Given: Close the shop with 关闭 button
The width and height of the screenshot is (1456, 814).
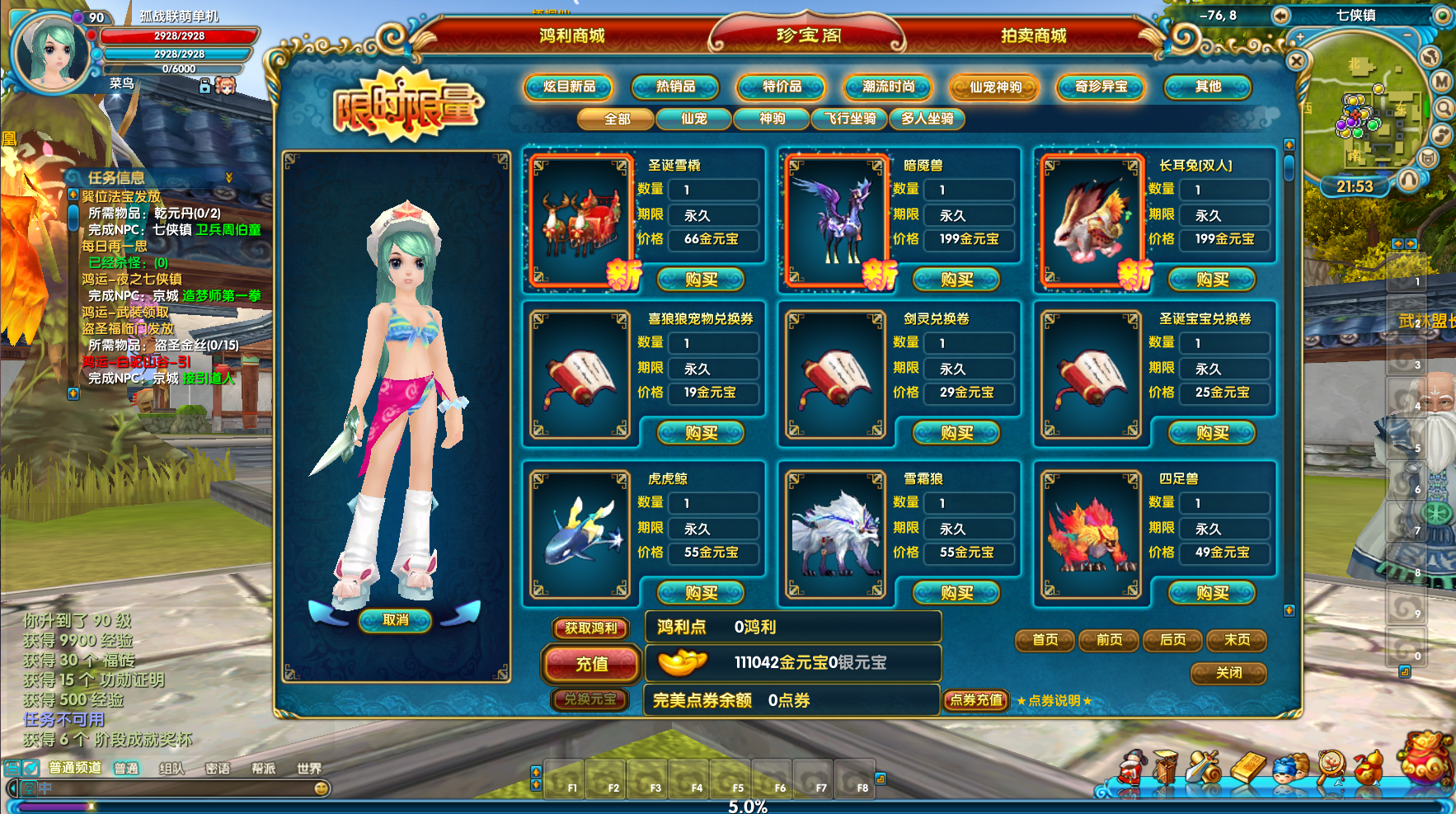Looking at the screenshot, I should point(1228,673).
